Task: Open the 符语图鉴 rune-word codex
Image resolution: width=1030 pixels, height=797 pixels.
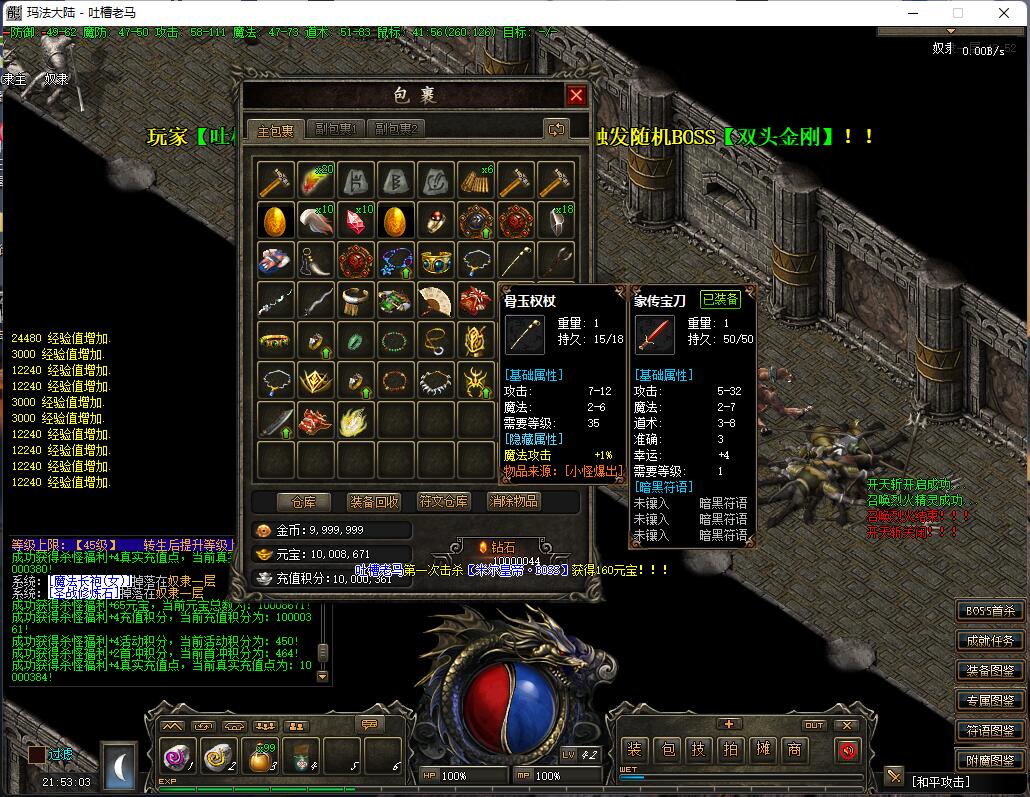Action: (x=990, y=730)
